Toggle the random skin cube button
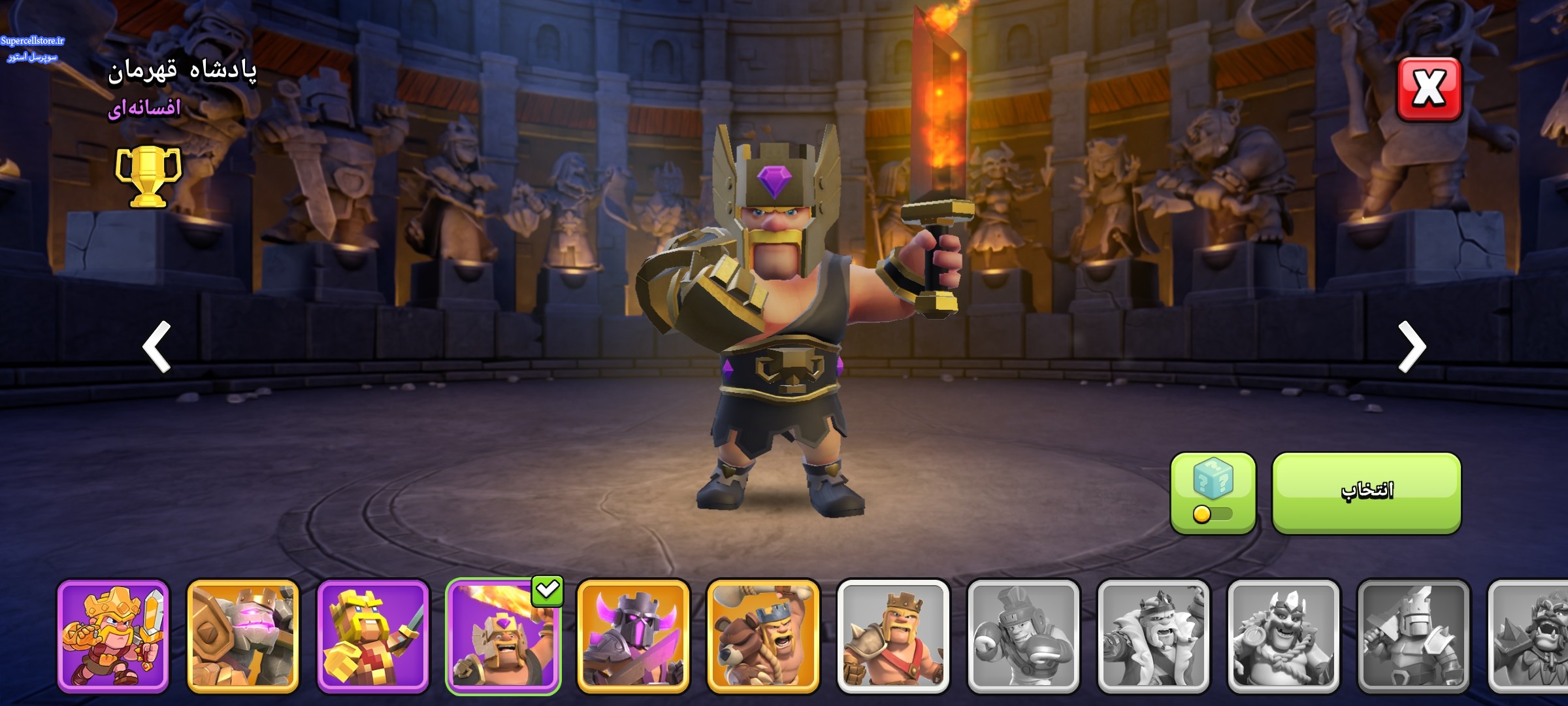The height and width of the screenshot is (706, 1568). click(1213, 494)
